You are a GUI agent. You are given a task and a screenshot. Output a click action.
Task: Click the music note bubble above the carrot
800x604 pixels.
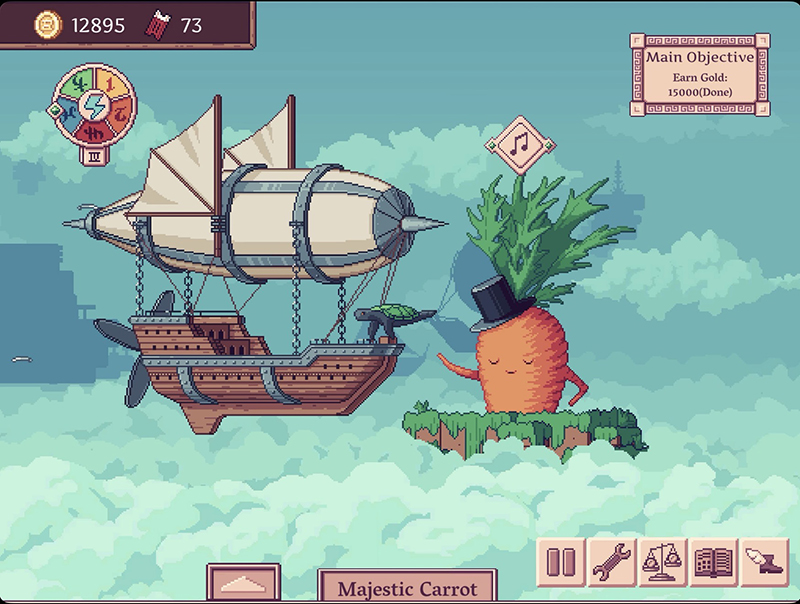point(520,144)
